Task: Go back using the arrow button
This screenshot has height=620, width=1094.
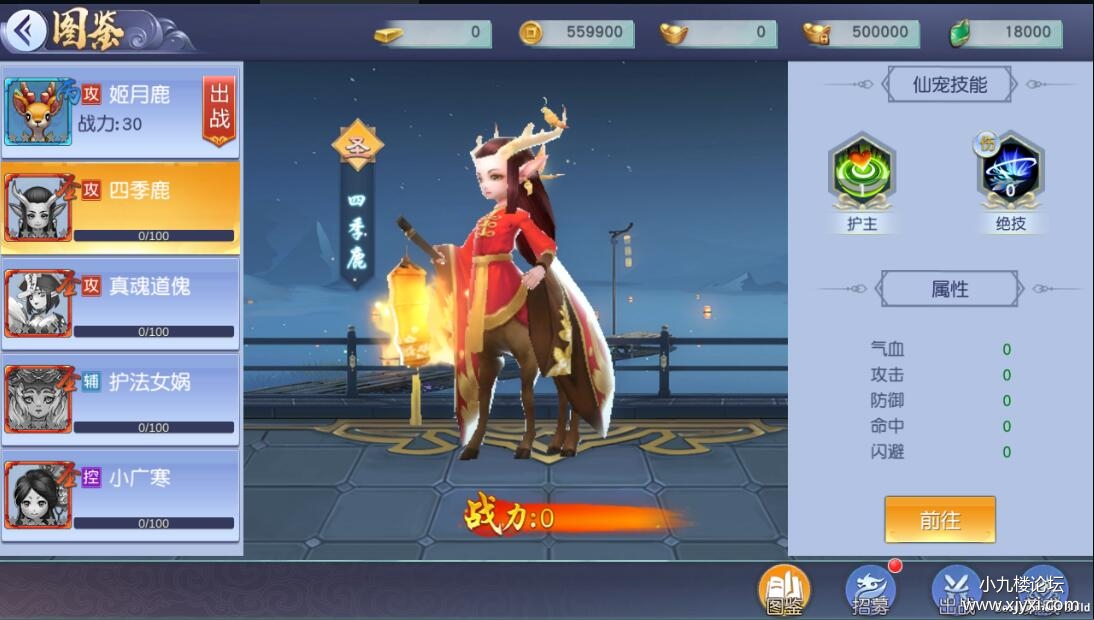Action: [26, 31]
